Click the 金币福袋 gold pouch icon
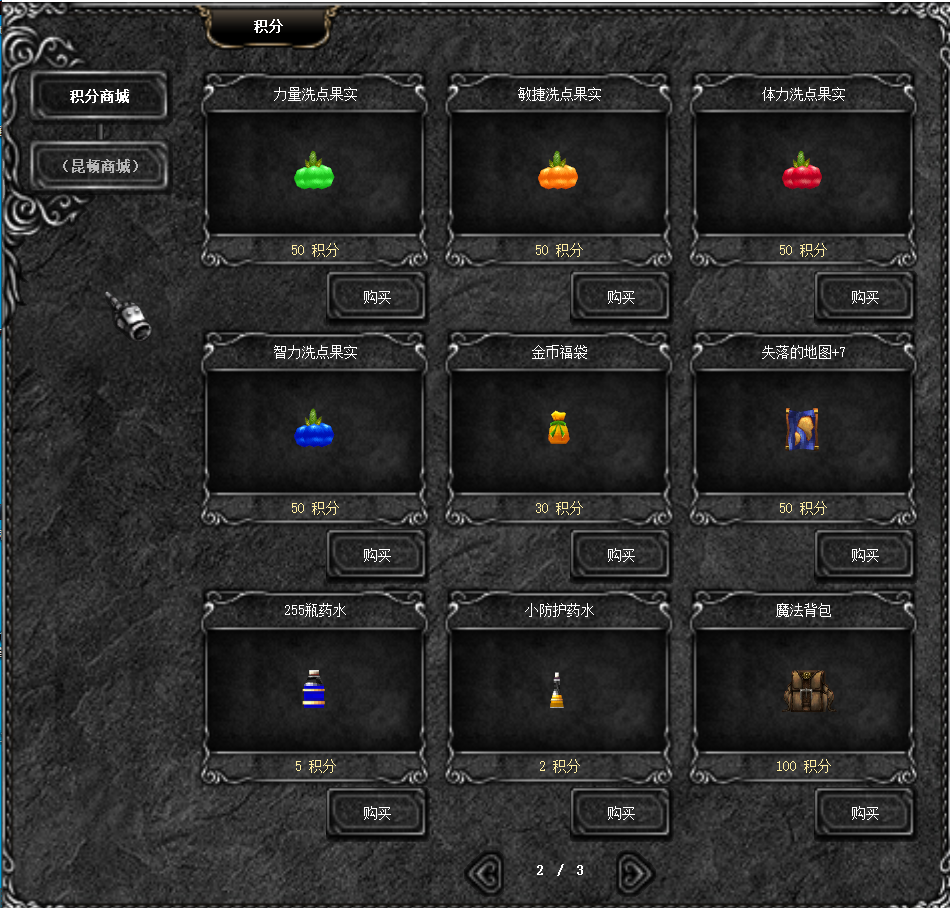The image size is (950, 908). pos(558,428)
